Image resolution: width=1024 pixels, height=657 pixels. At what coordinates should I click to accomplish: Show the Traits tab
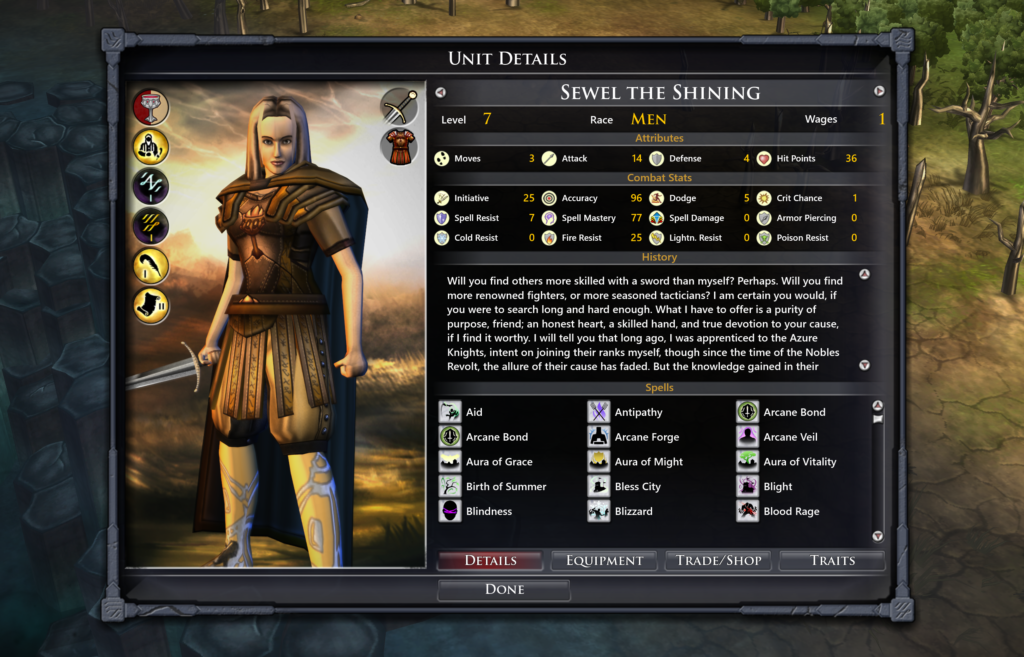coord(832,561)
